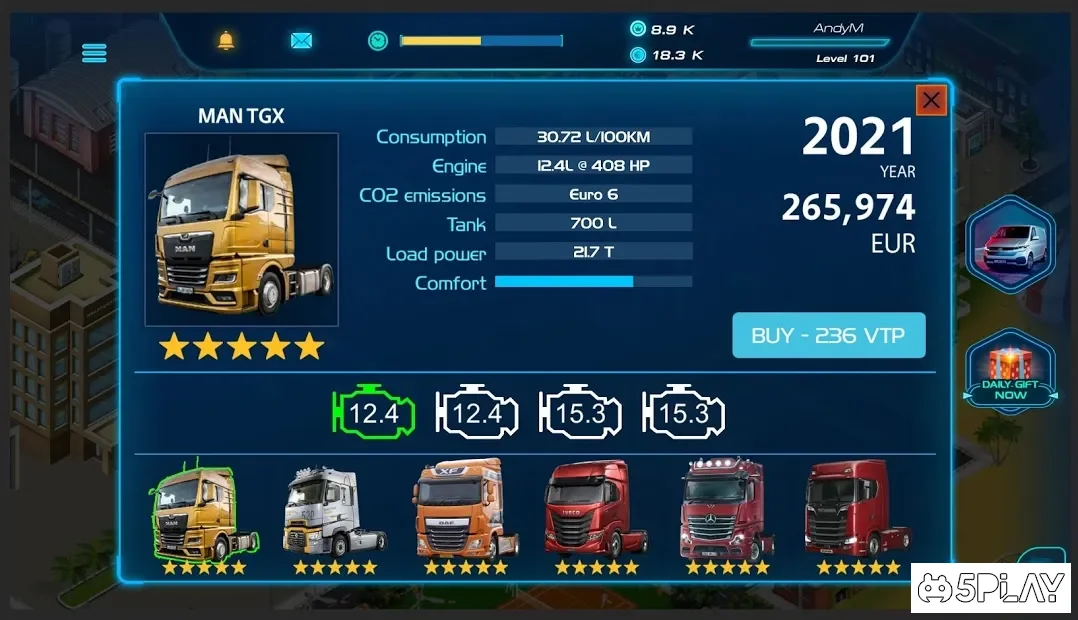Choose the white 12.4 engine option
This screenshot has width=1078, height=620.
click(x=477, y=412)
